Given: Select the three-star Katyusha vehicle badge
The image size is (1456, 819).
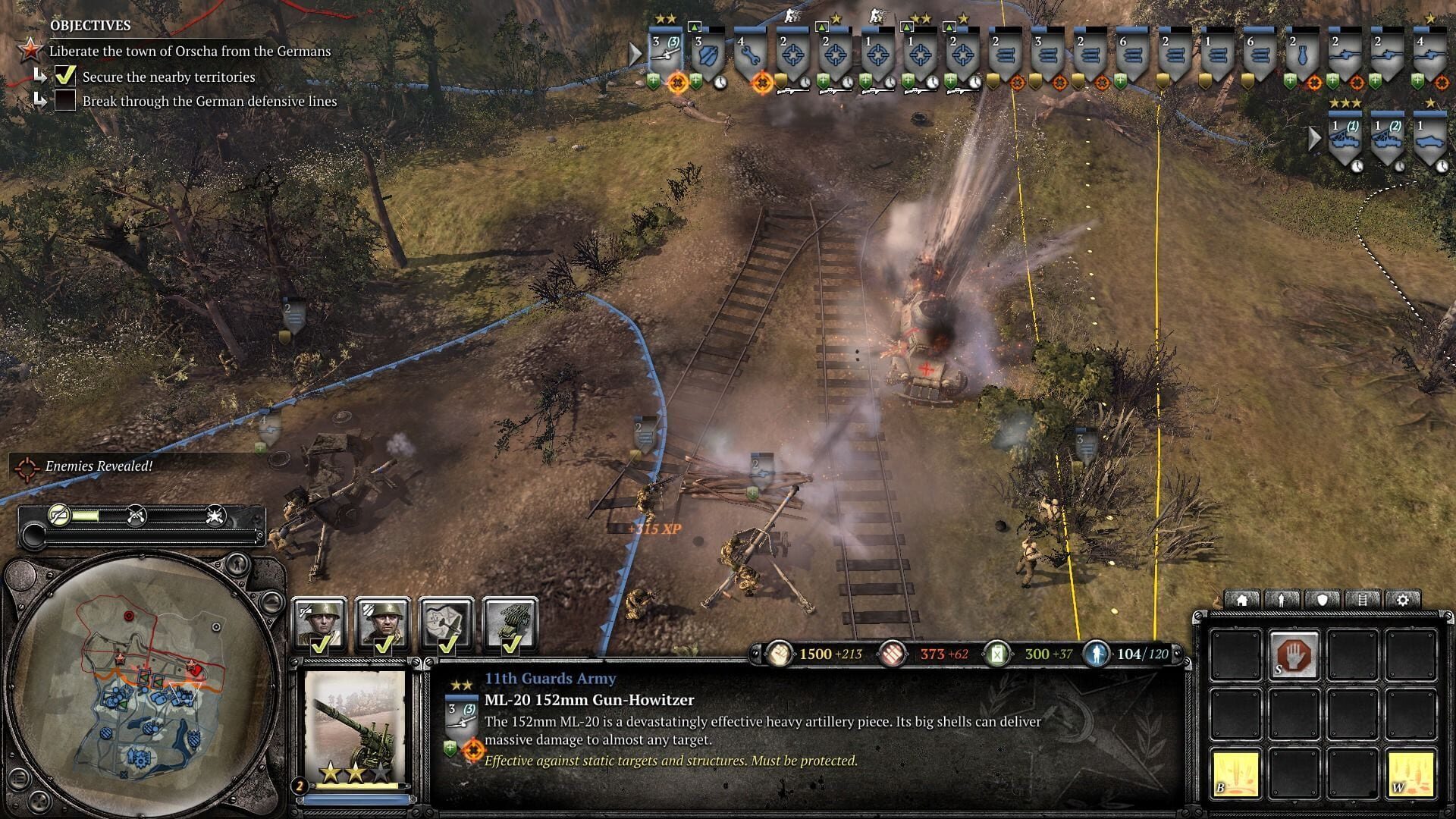Looking at the screenshot, I should [x=1345, y=138].
